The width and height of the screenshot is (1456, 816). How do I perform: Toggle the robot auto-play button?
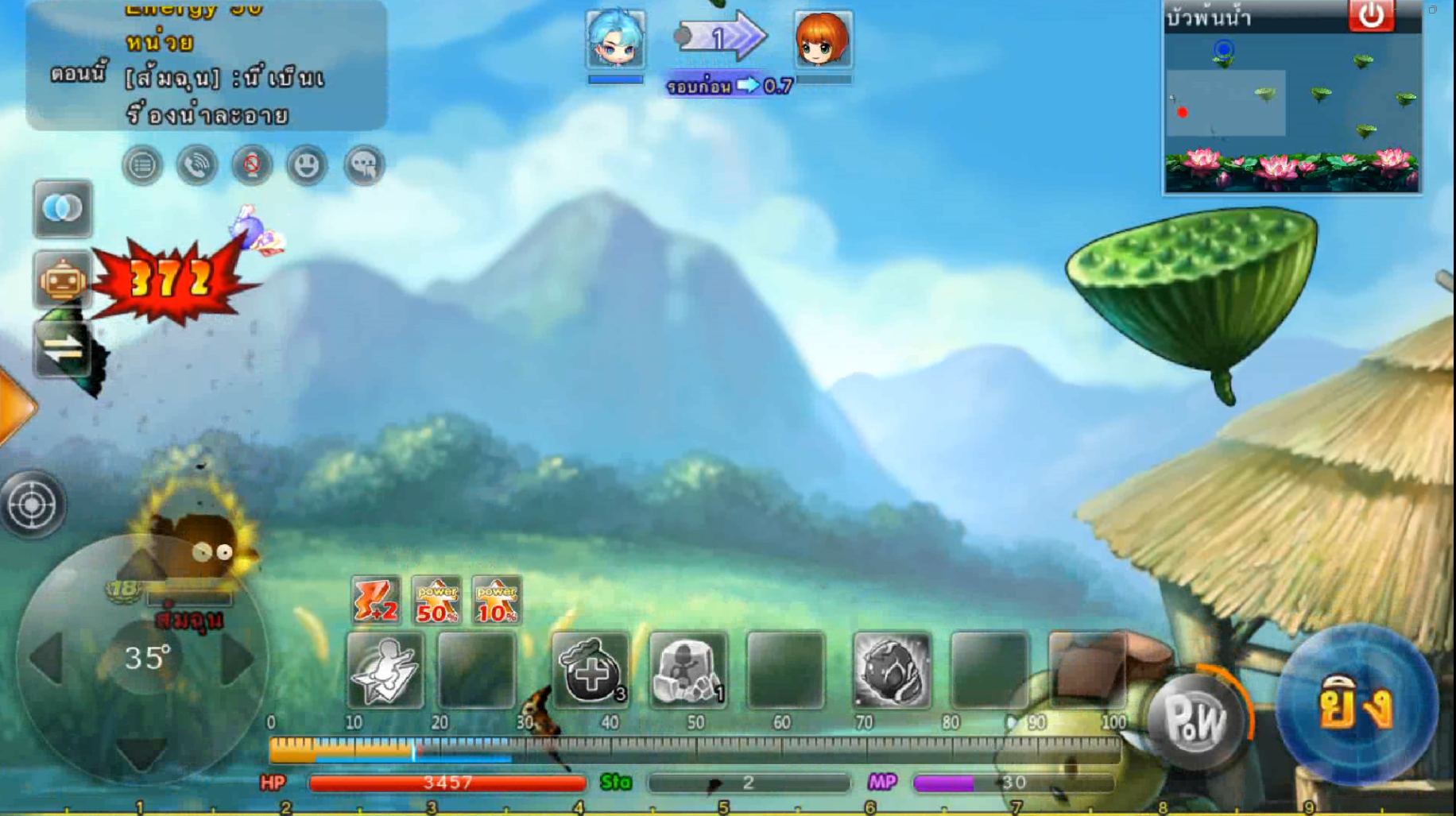[62, 280]
